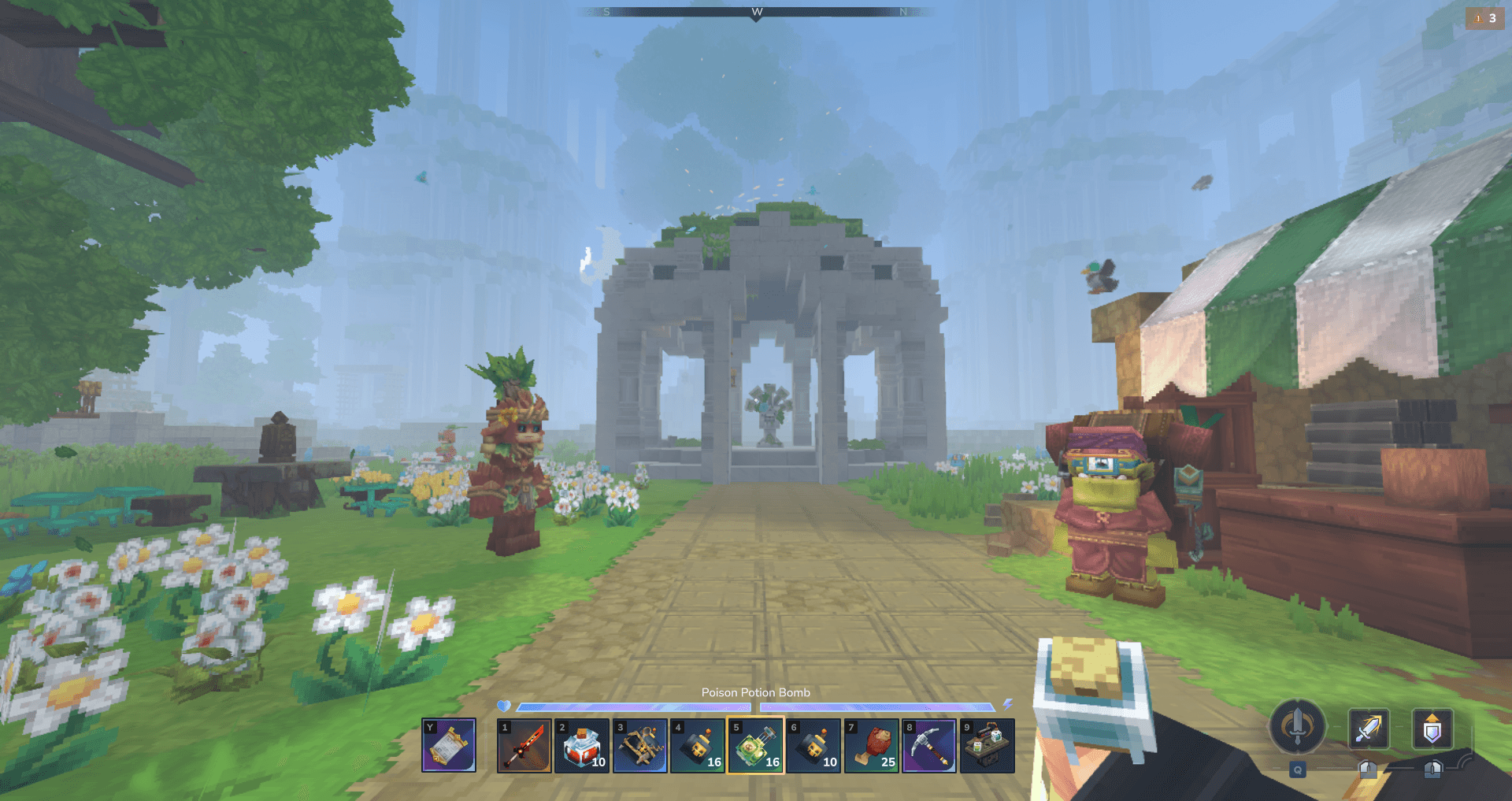Select the red health potion stack
This screenshot has width=1512, height=801.
point(582,745)
